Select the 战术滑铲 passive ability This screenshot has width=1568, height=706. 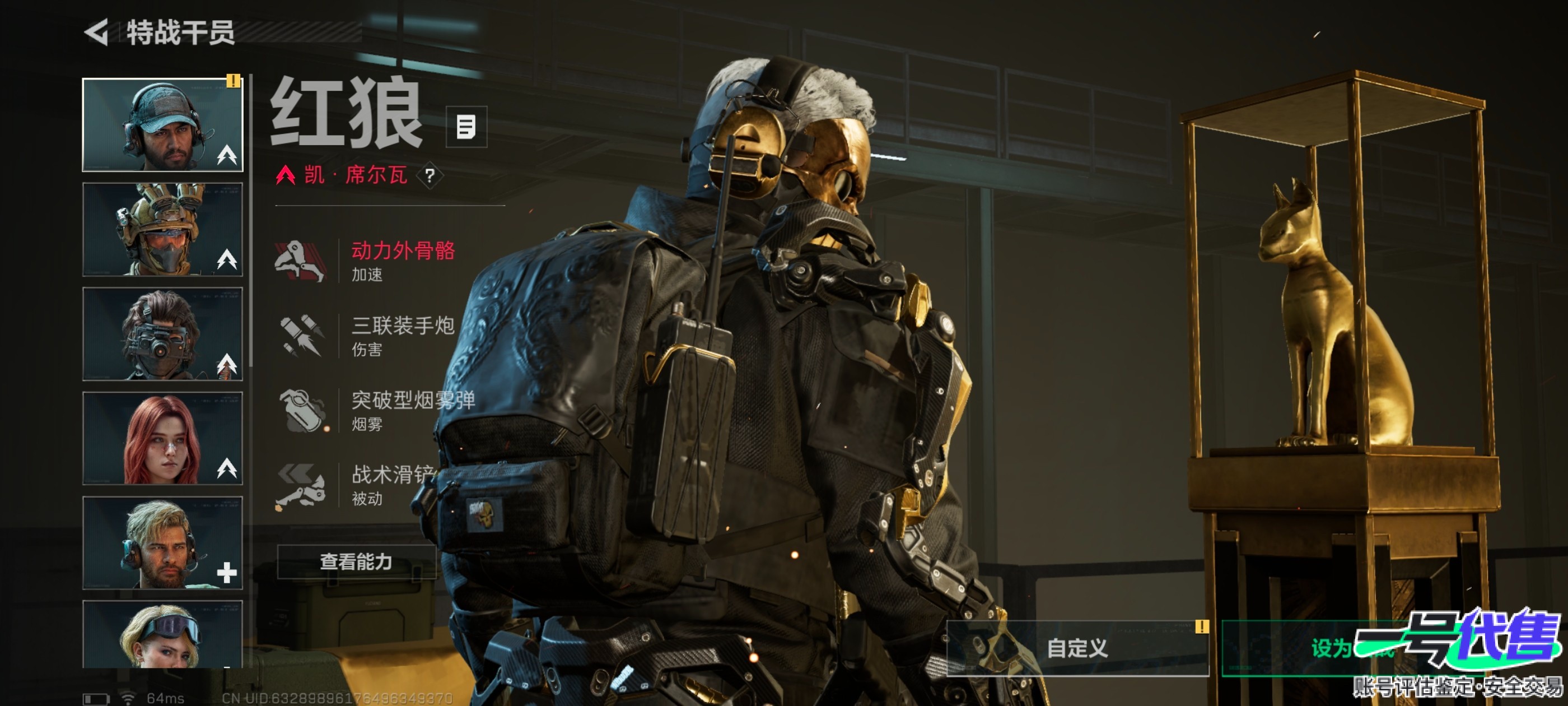click(365, 485)
